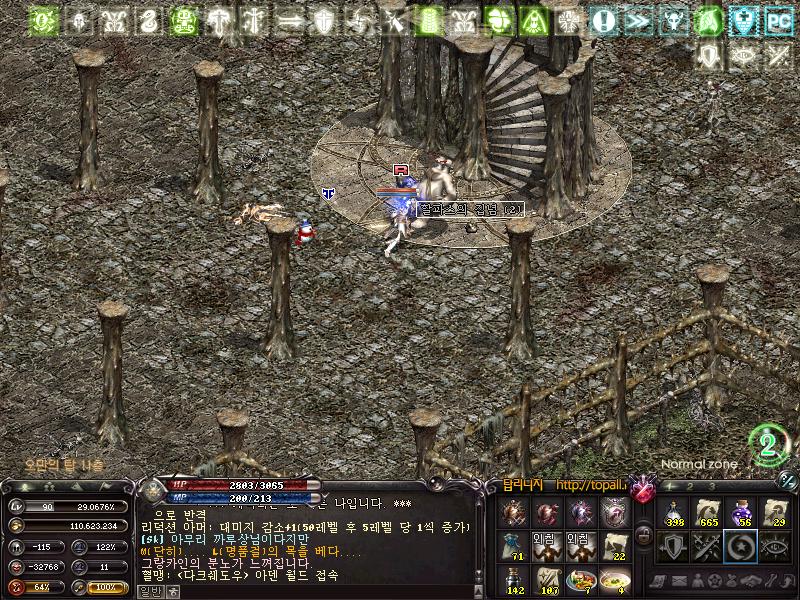The image size is (800, 600).
Task: Use the scroll with 665 count
Action: 709,514
